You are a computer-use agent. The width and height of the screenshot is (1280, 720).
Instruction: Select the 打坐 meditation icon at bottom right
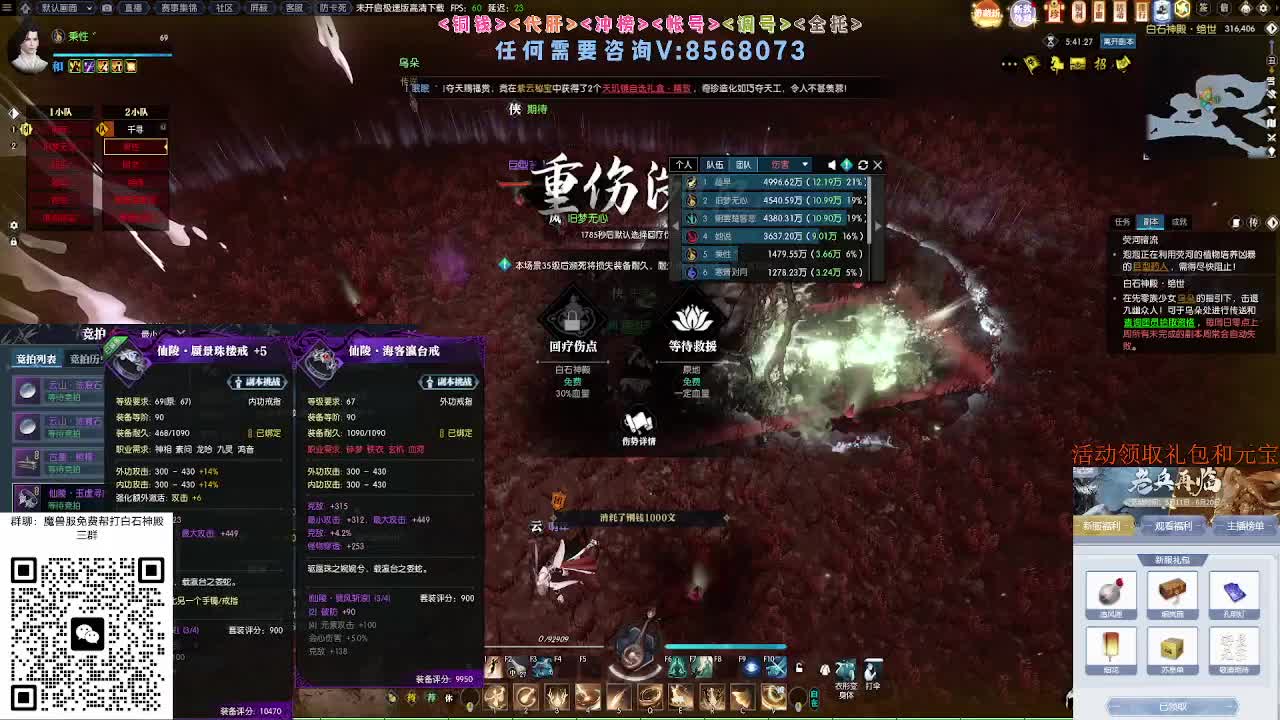click(x=870, y=668)
